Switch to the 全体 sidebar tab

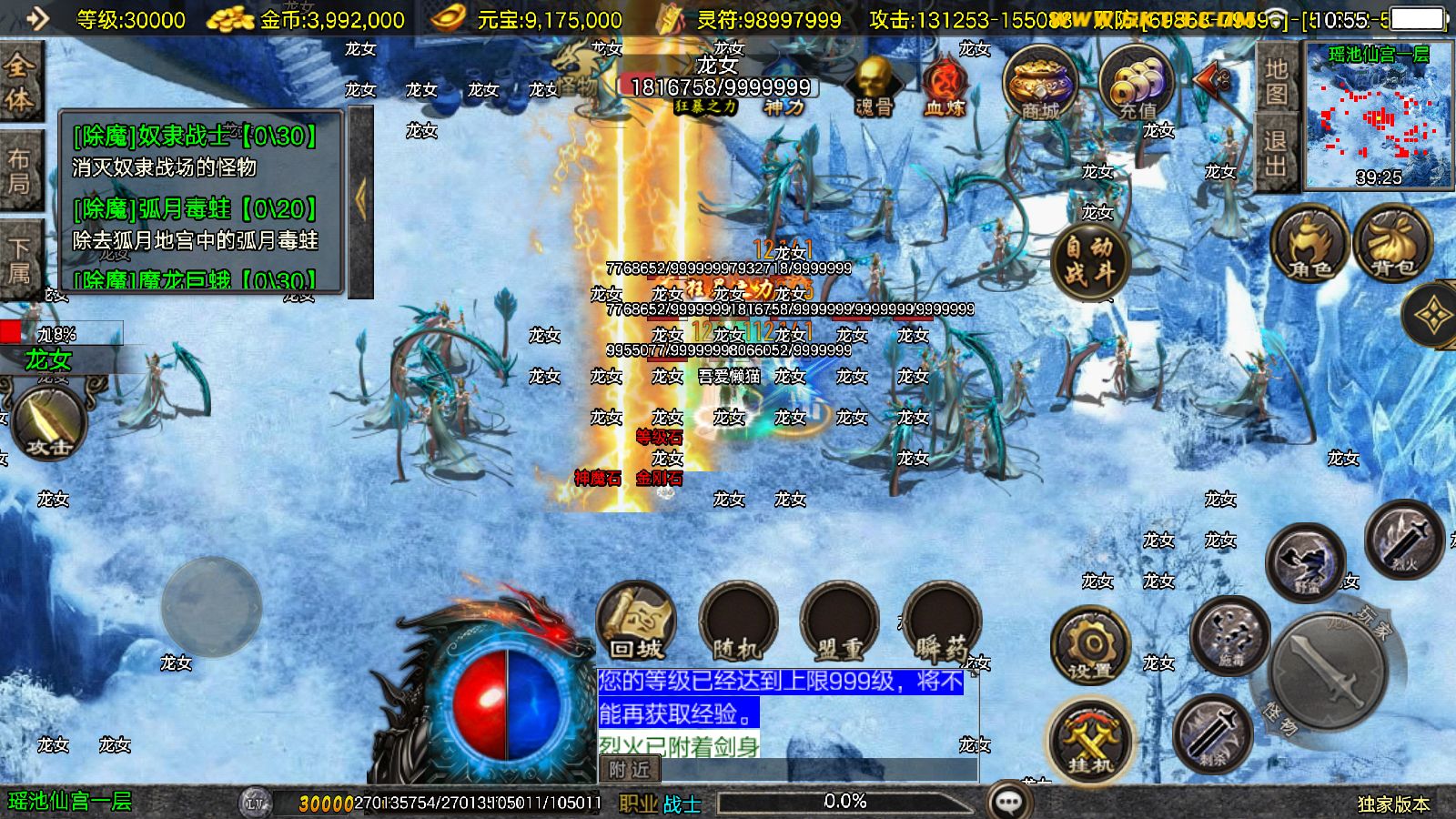pyautogui.click(x=22, y=80)
